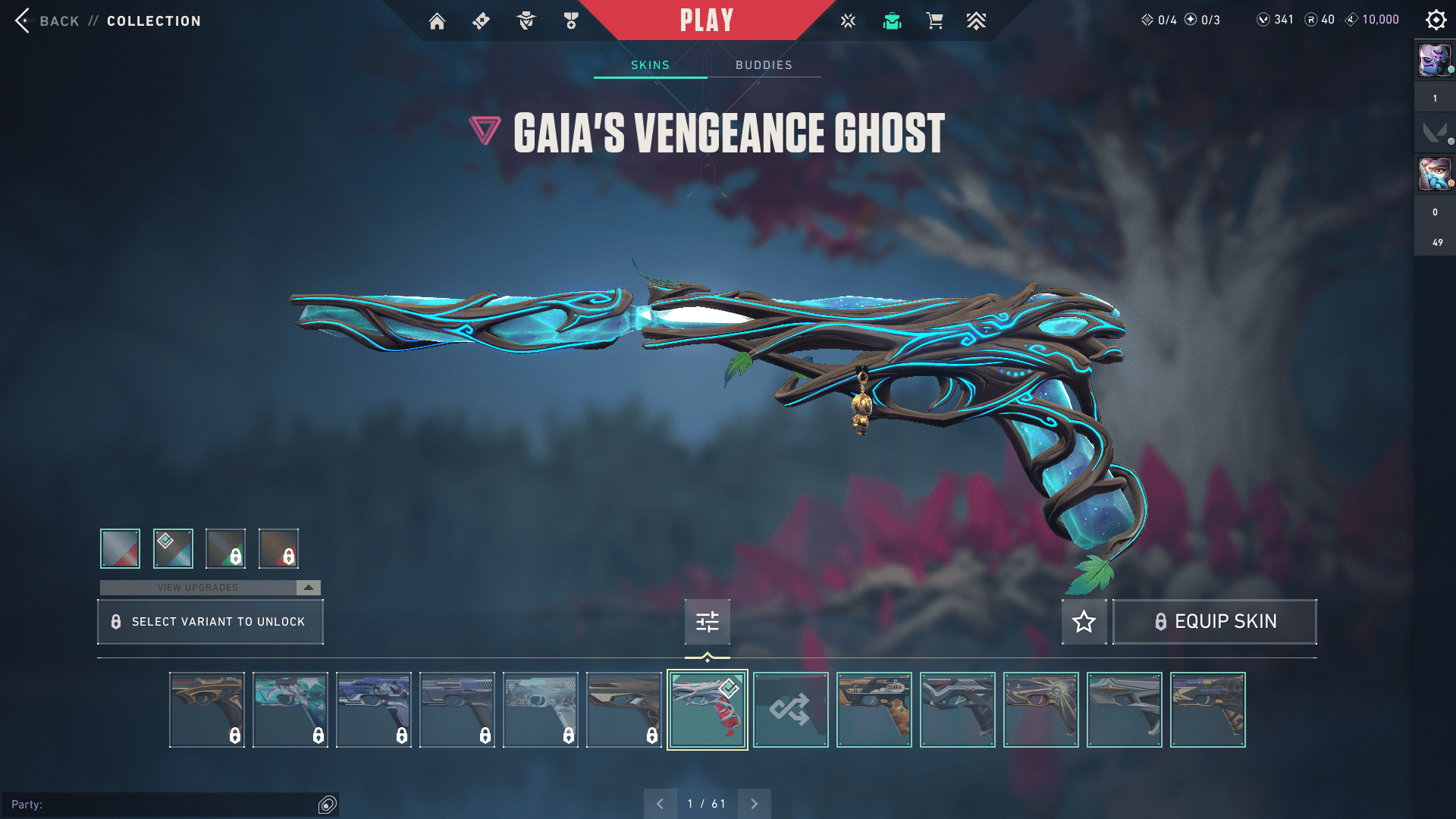Switch to the Skins tab
Image resolution: width=1456 pixels, height=819 pixels.
click(650, 65)
